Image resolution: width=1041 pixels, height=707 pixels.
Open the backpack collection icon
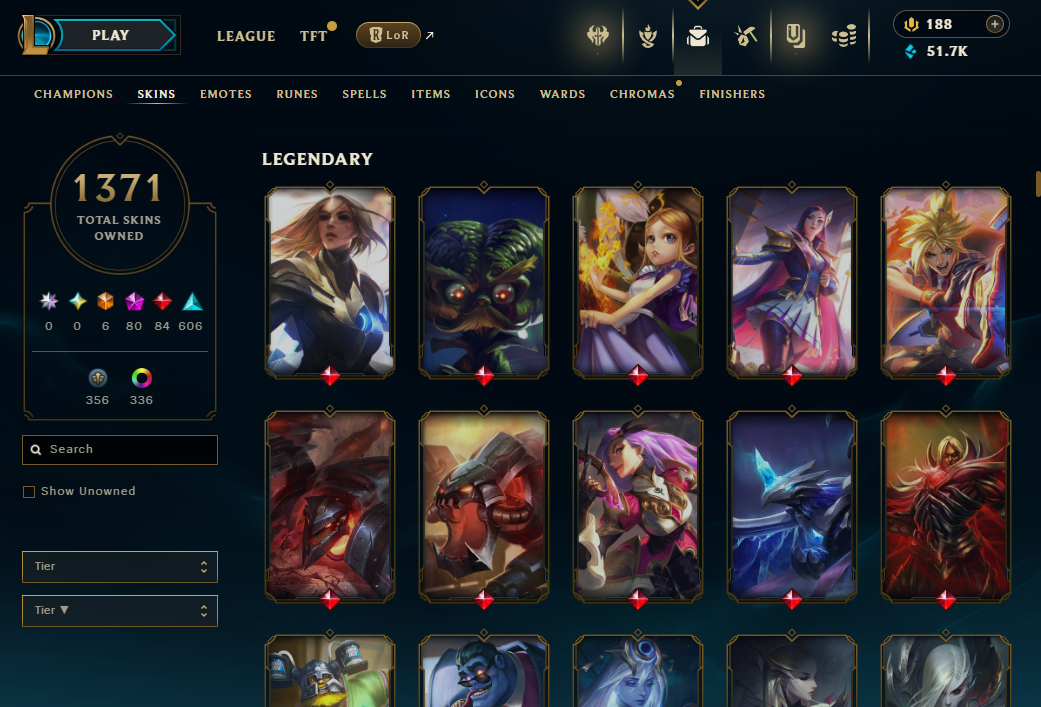[697, 37]
